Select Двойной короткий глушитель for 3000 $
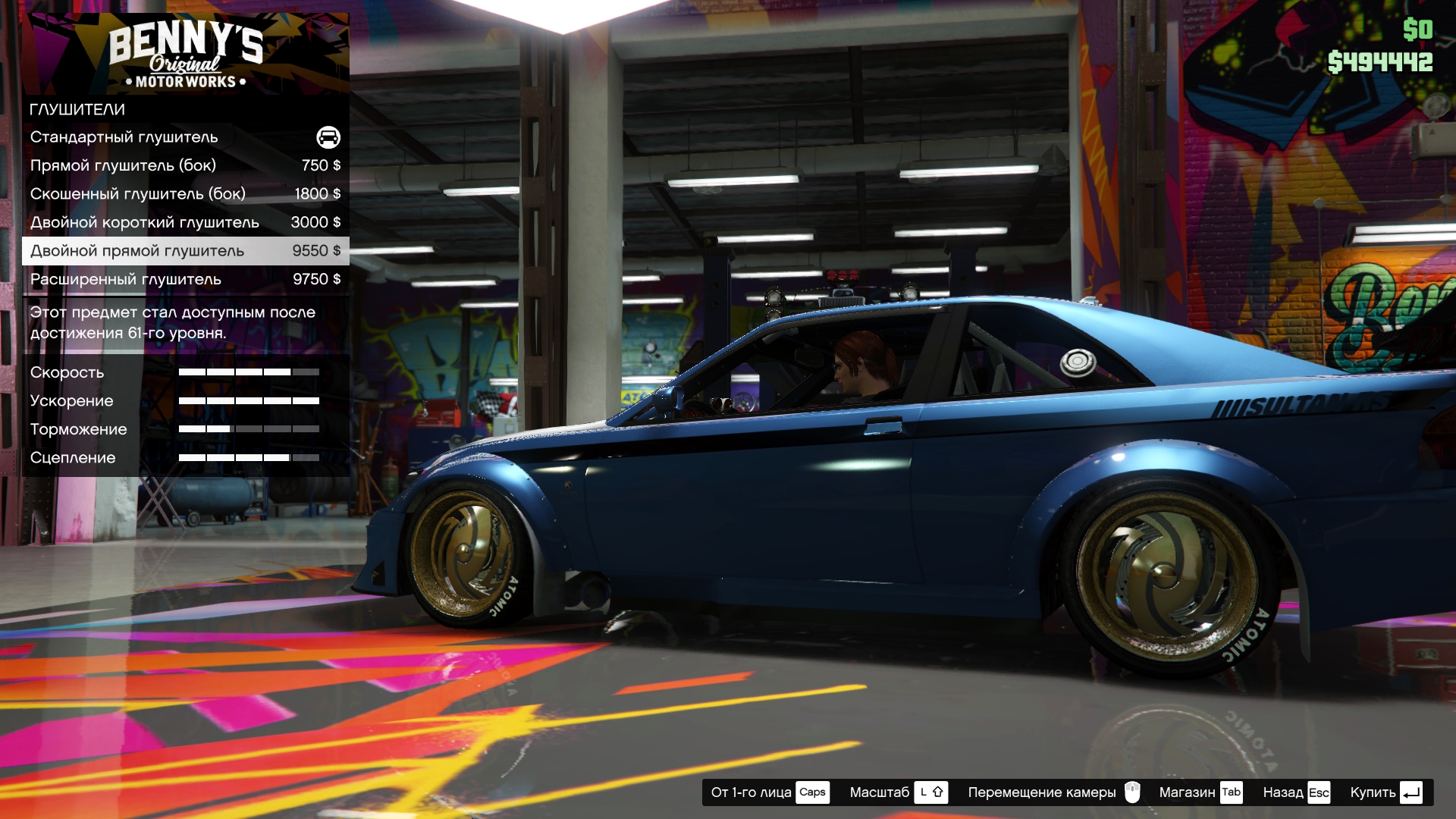This screenshot has height=819, width=1456. click(x=185, y=222)
